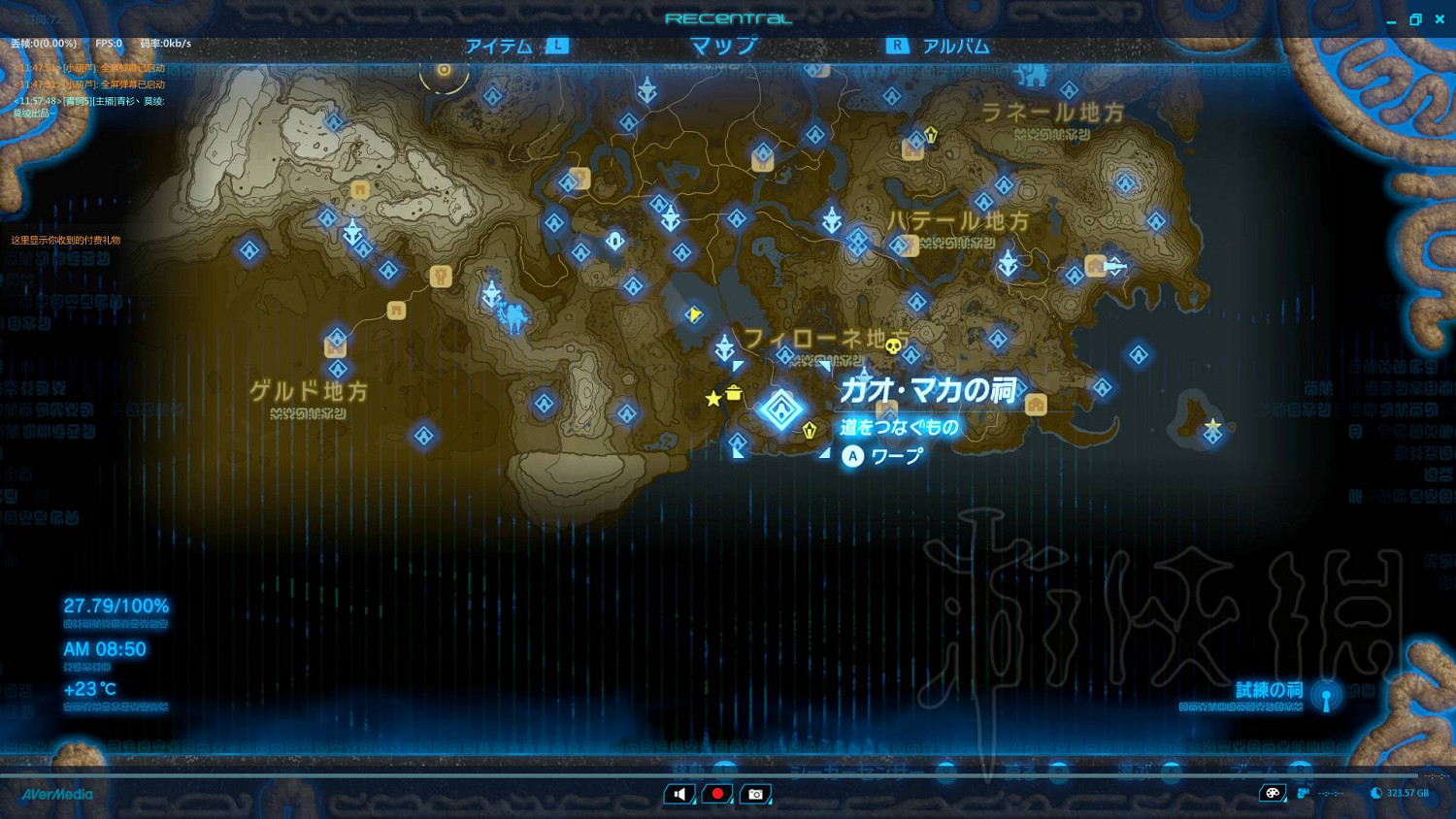
Task: Open the camera screenshot tool
Action: pos(755,794)
